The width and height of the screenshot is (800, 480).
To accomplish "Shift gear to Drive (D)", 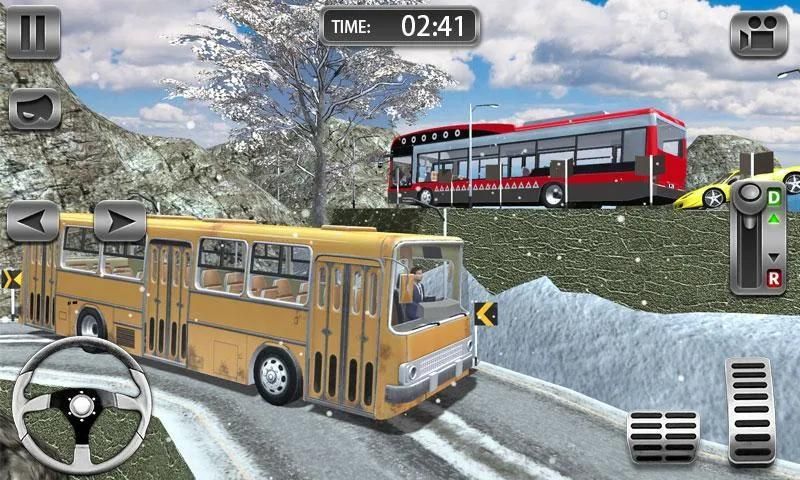I will click(x=773, y=197).
